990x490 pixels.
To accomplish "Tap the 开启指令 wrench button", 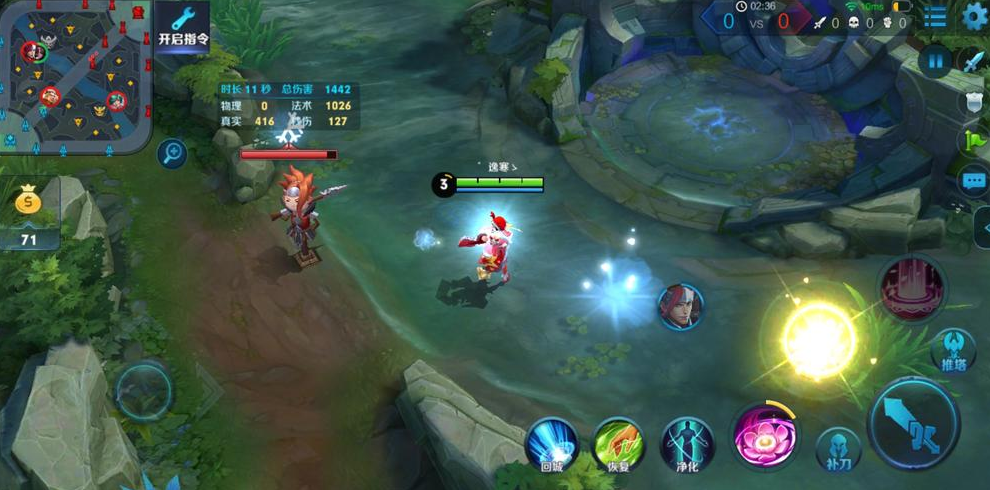I will [x=183, y=27].
